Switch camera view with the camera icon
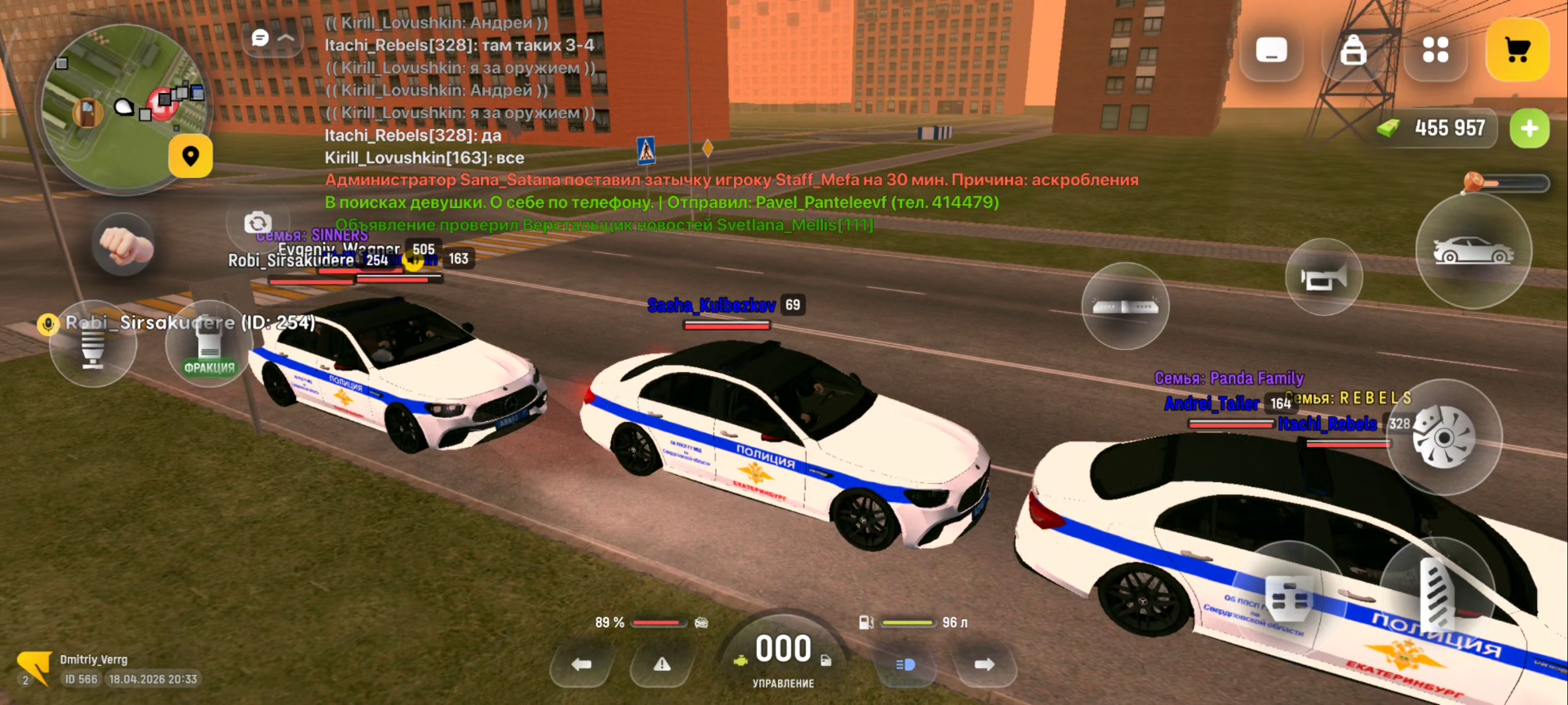Image resolution: width=1568 pixels, height=705 pixels. pos(257,222)
